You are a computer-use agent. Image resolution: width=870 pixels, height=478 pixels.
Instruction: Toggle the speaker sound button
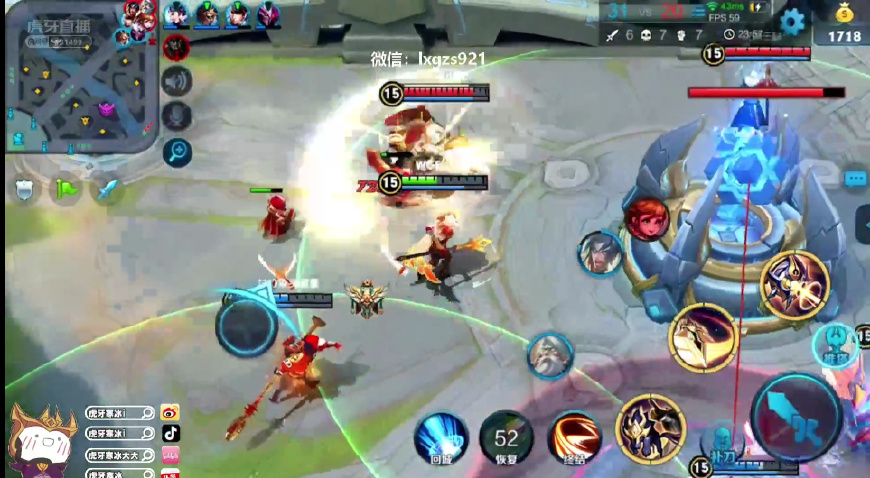coord(177,80)
